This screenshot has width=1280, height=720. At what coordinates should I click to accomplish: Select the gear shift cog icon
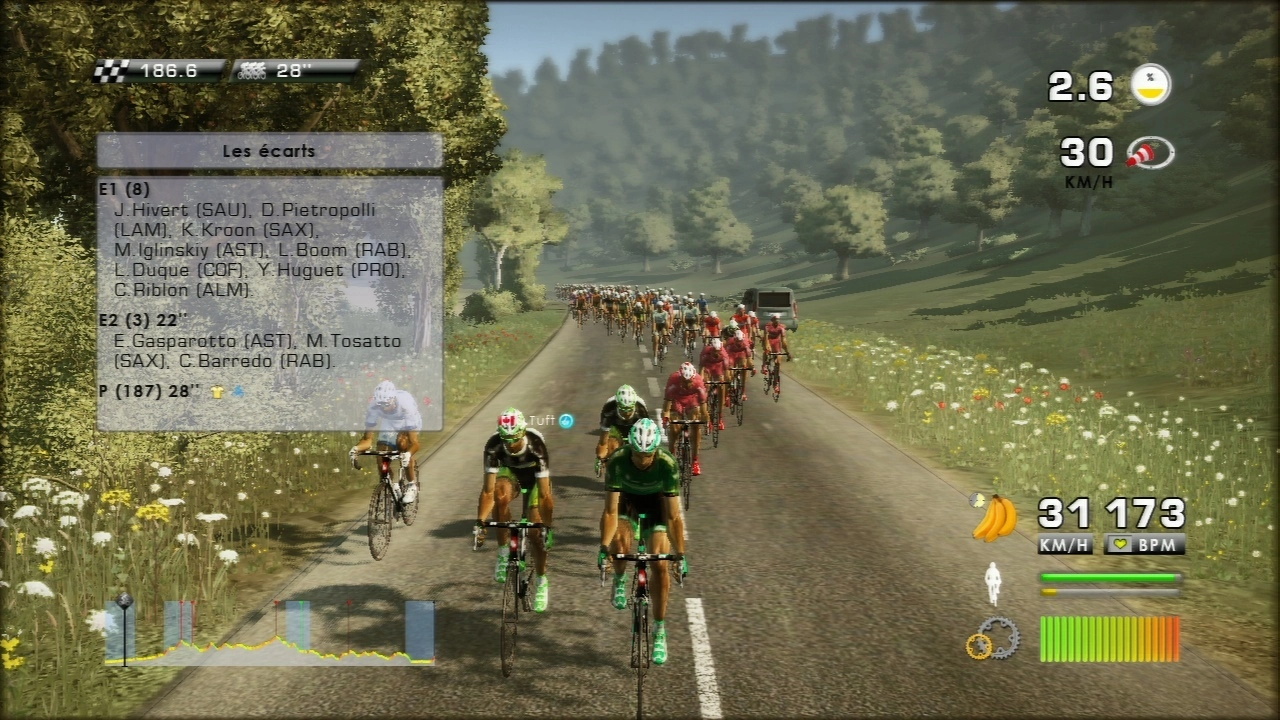coord(992,639)
